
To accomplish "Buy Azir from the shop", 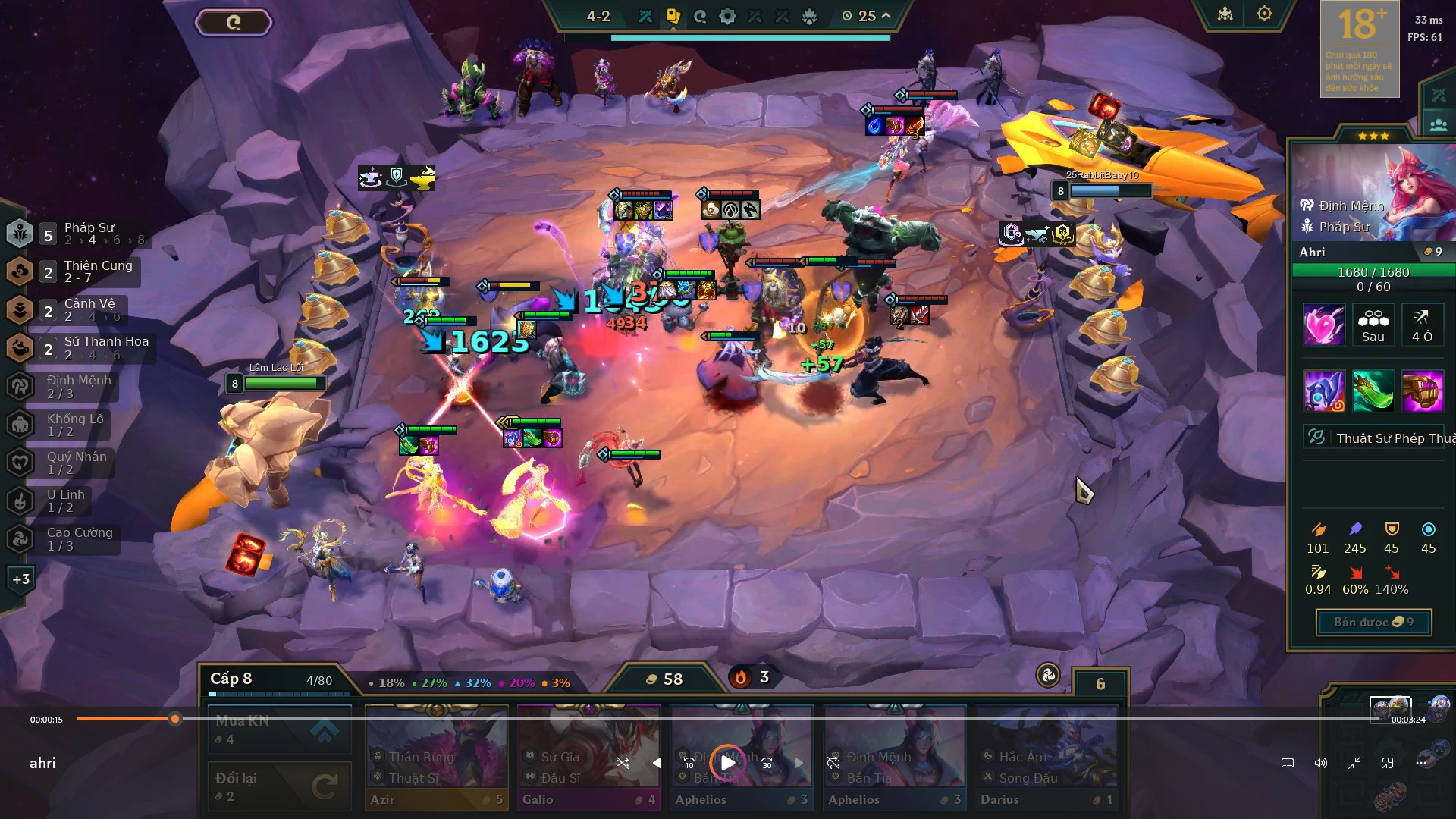I will click(x=436, y=757).
